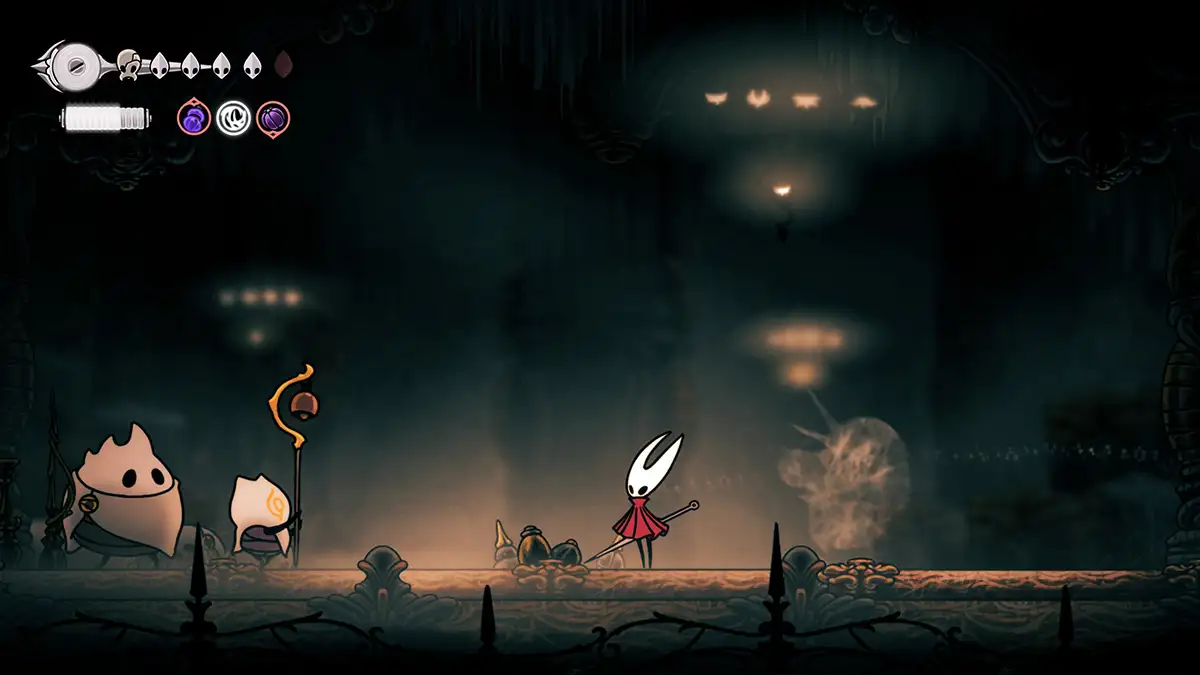The image size is (1200, 675).
Task: Activate the white swirl silk skill icon
Action: (233, 118)
